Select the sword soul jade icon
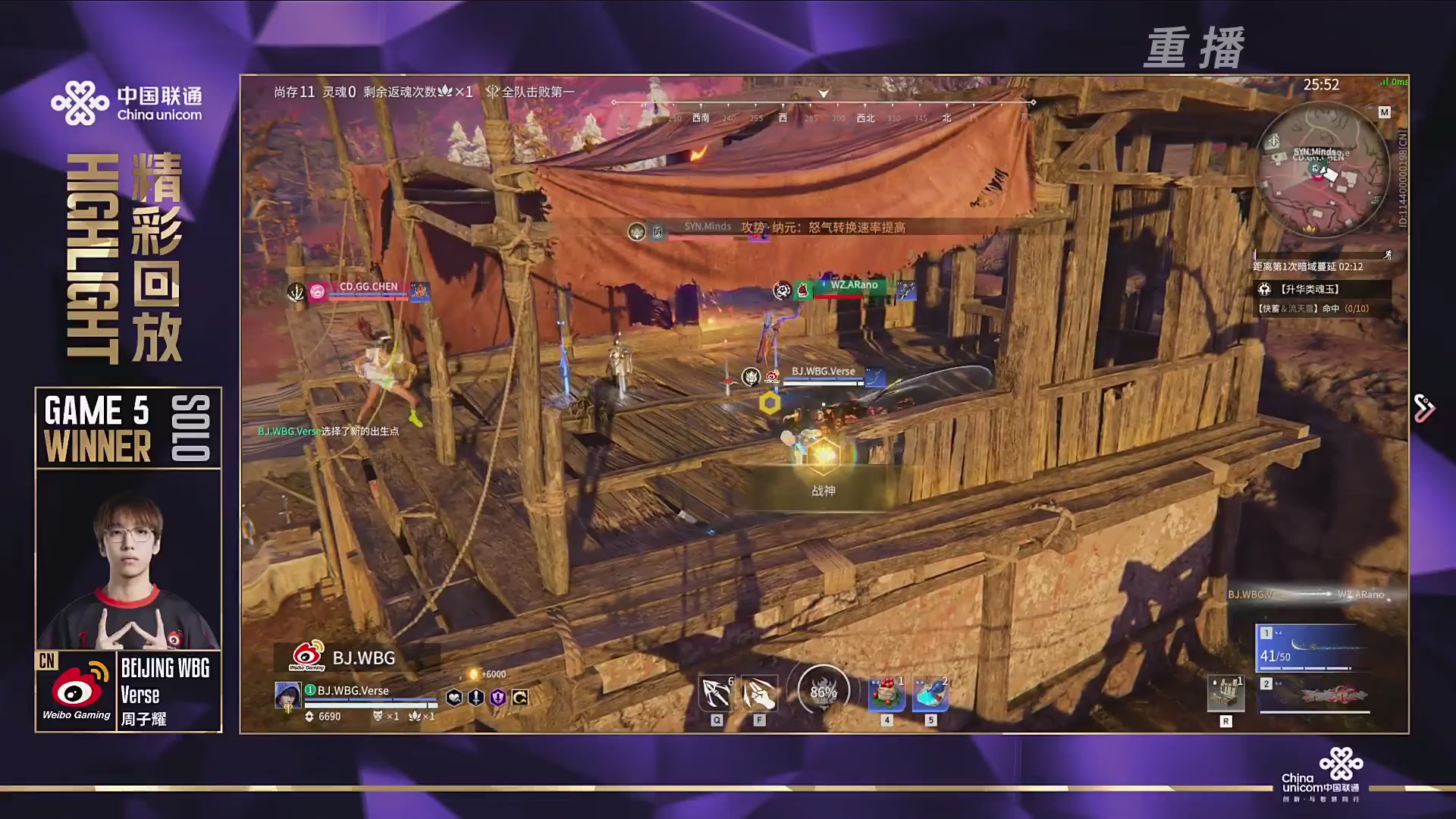Viewport: 1456px width, 819px height. [476, 698]
